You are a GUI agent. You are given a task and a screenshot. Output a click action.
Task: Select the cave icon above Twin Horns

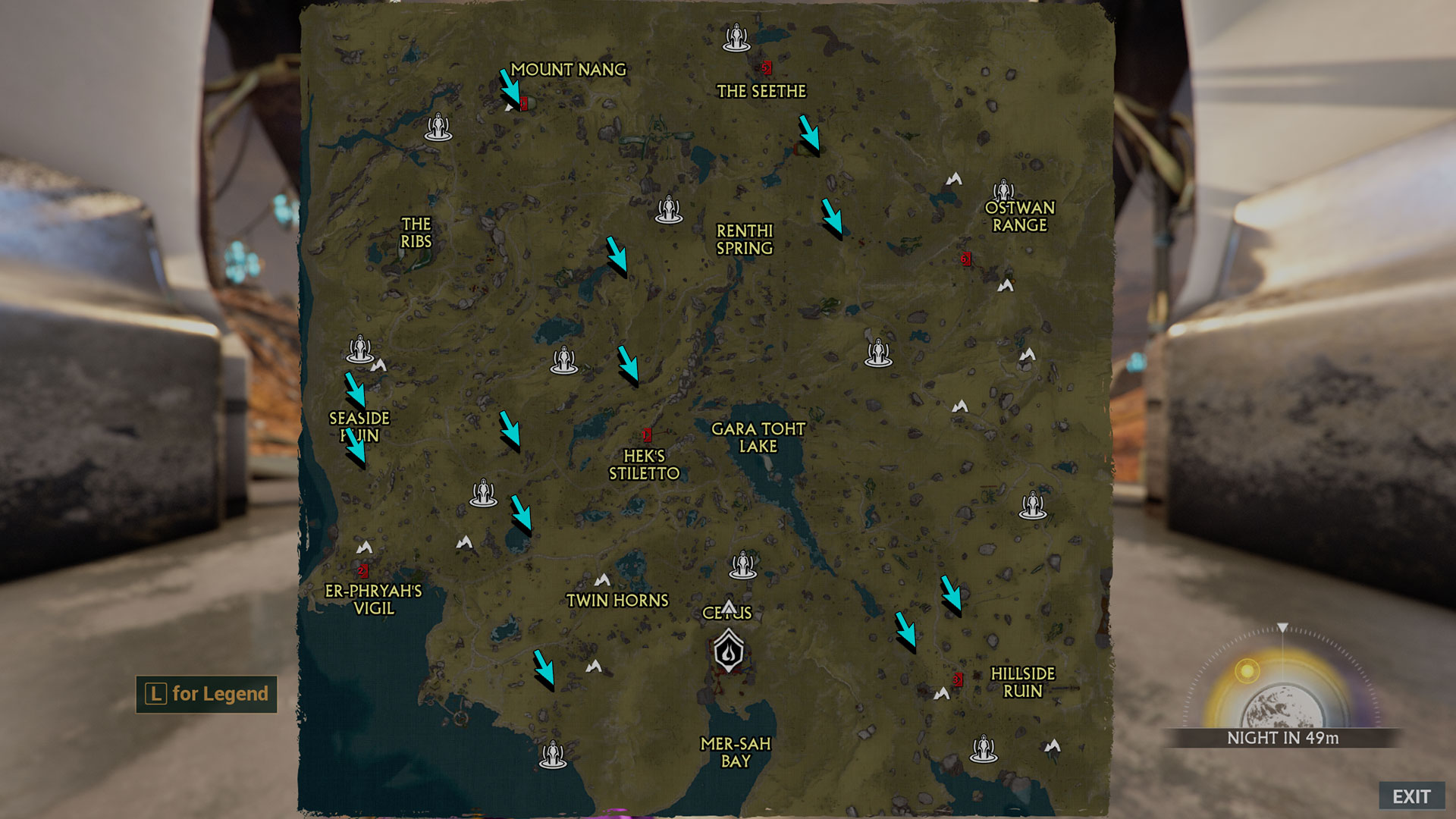[602, 580]
